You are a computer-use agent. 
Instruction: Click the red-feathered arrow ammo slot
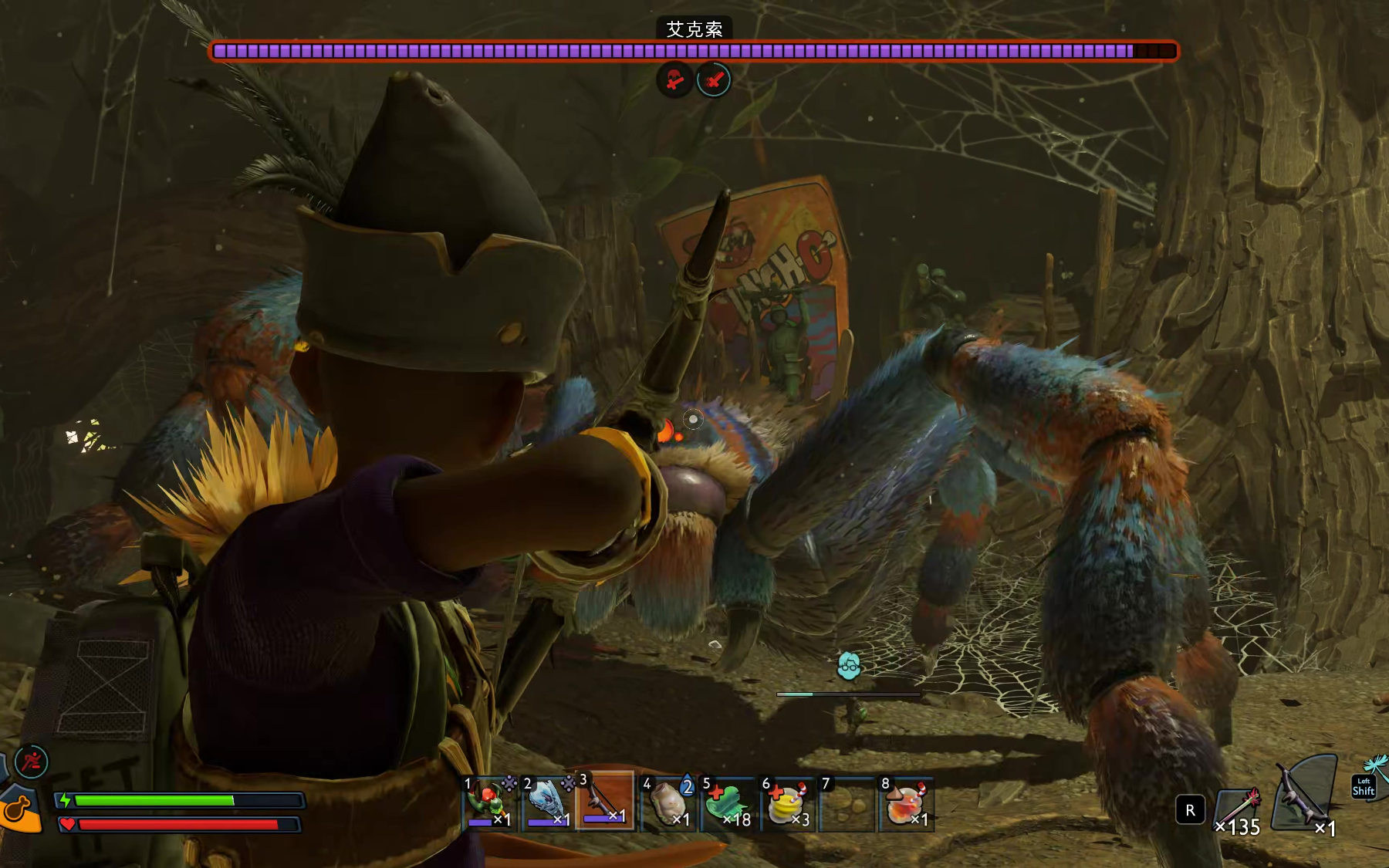(1238, 812)
